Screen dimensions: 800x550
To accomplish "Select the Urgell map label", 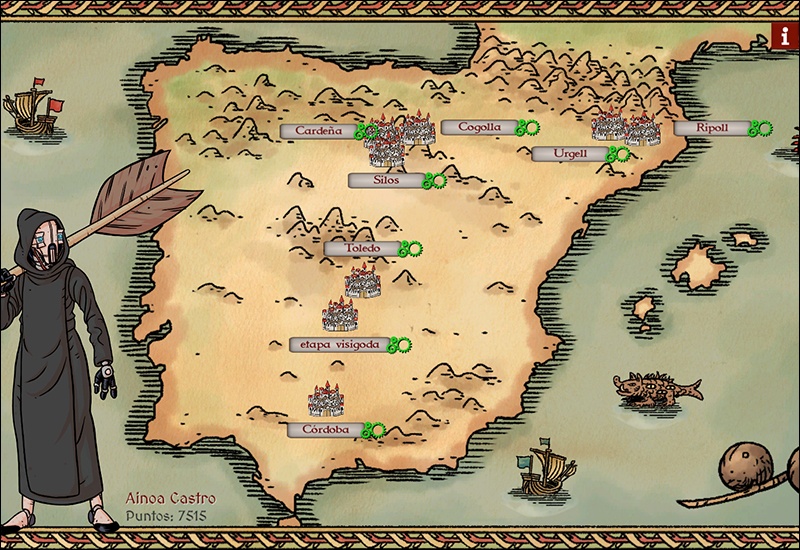I will pyautogui.click(x=567, y=154).
